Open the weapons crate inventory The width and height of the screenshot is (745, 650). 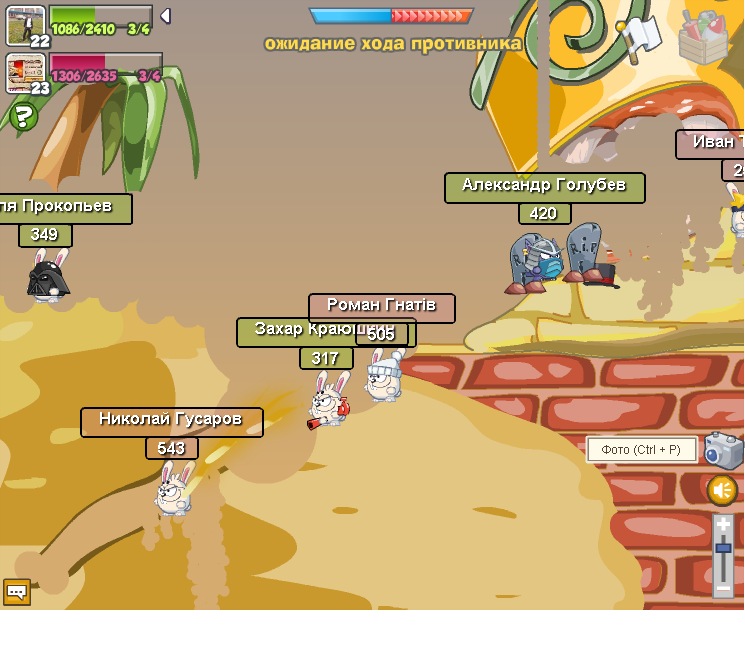[x=703, y=37]
